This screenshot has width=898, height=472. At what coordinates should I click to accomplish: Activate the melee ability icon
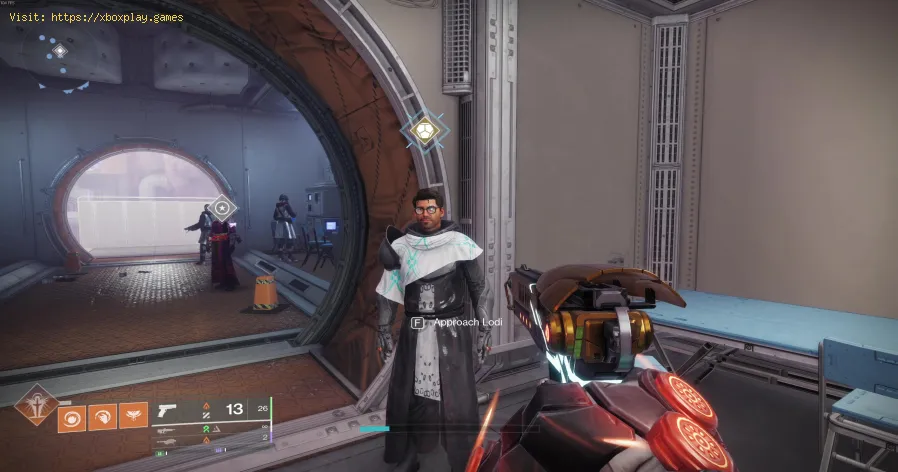[104, 415]
